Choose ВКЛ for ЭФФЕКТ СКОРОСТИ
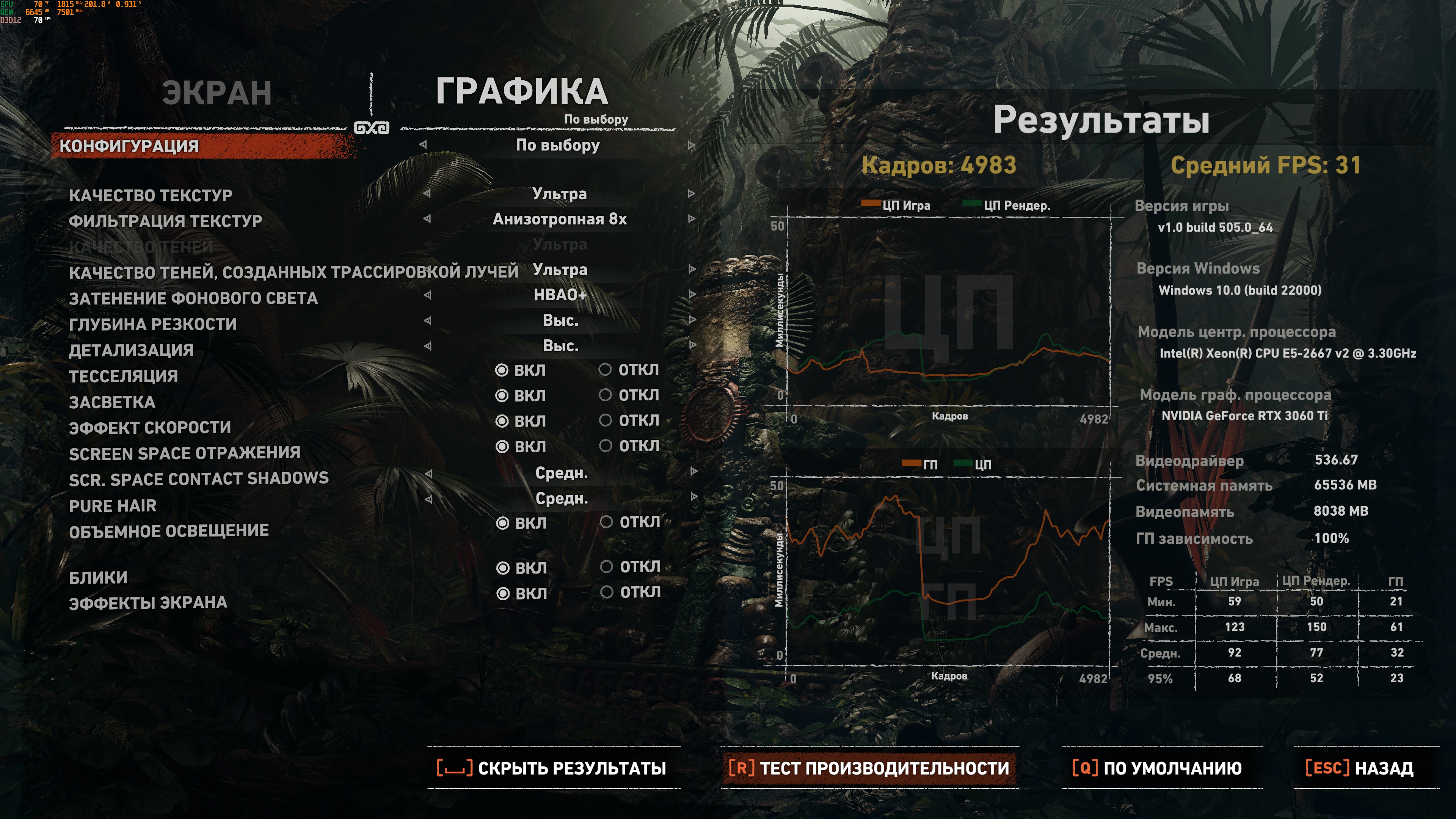 click(x=501, y=421)
